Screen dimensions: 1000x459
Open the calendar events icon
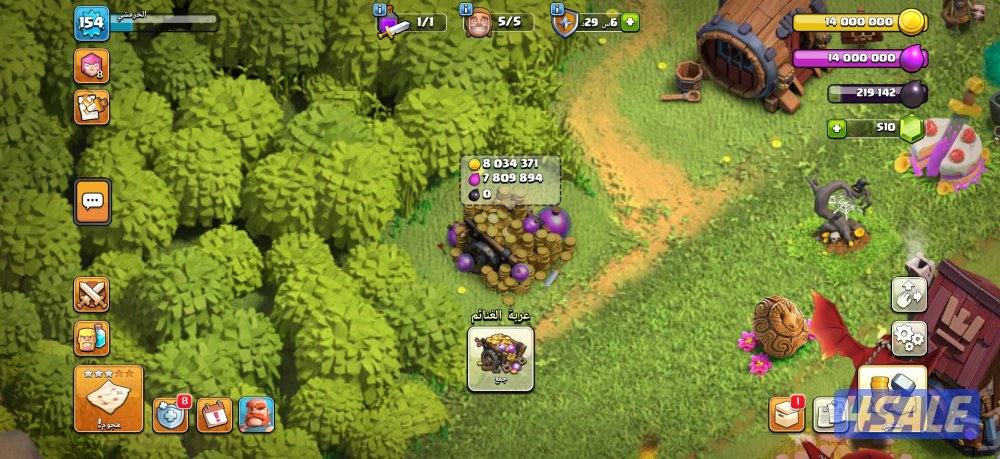click(214, 414)
